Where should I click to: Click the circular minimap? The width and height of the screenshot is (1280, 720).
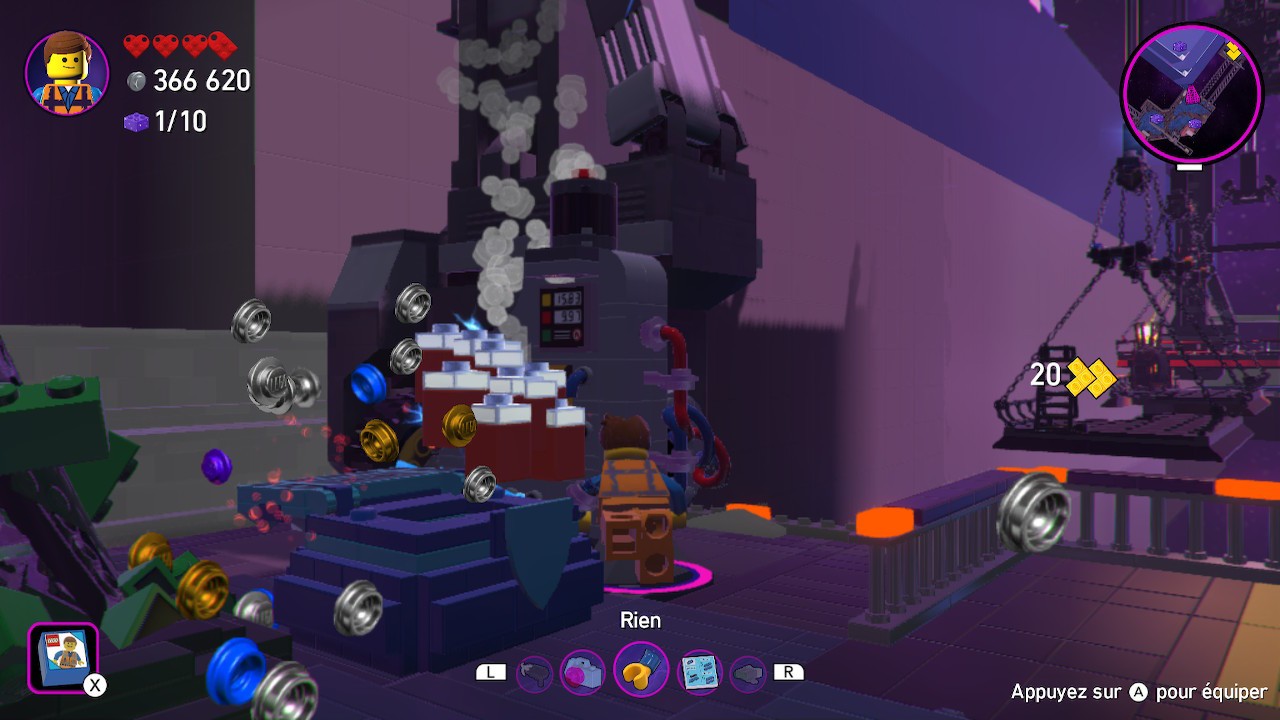pyautogui.click(x=1189, y=93)
